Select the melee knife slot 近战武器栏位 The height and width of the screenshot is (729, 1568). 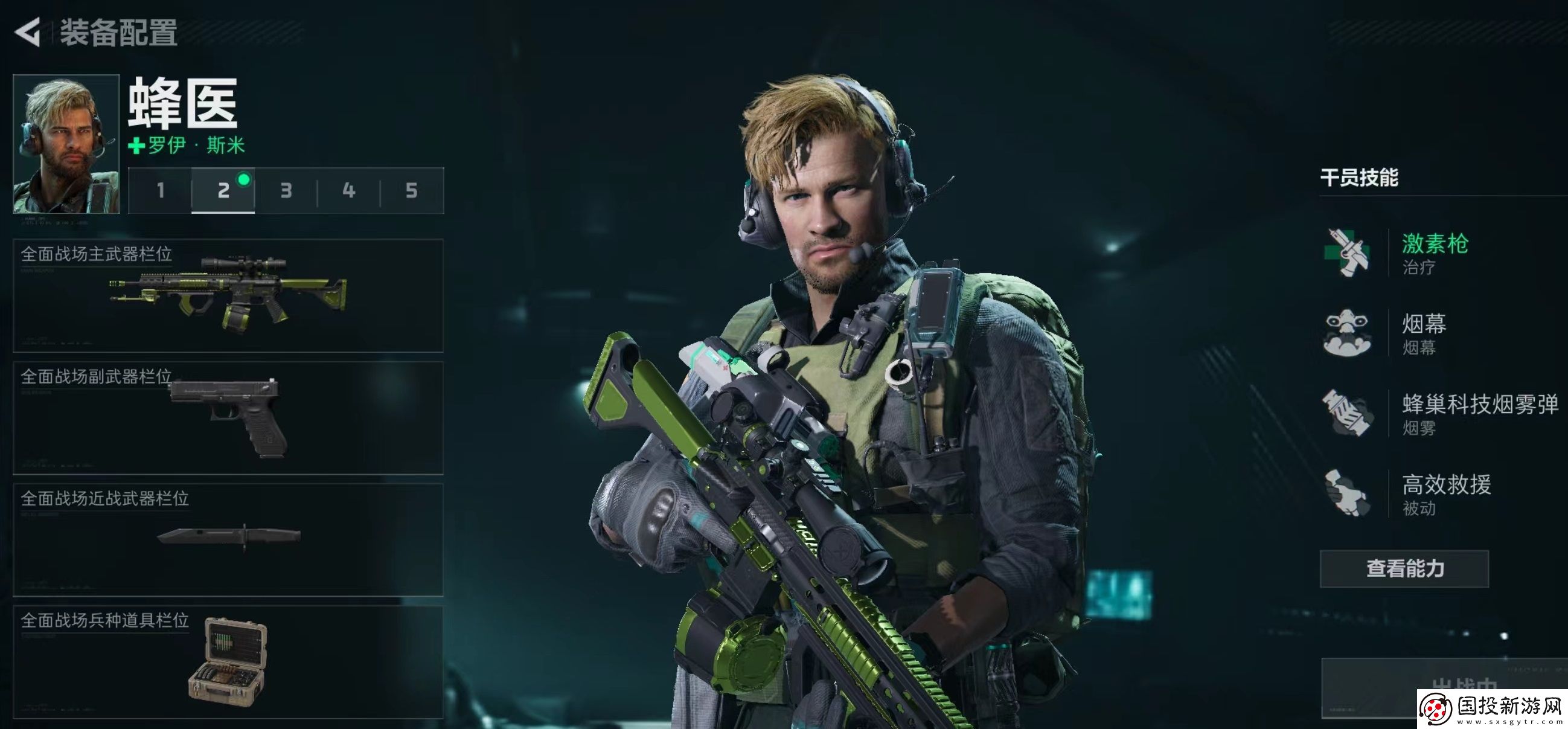click(228, 540)
